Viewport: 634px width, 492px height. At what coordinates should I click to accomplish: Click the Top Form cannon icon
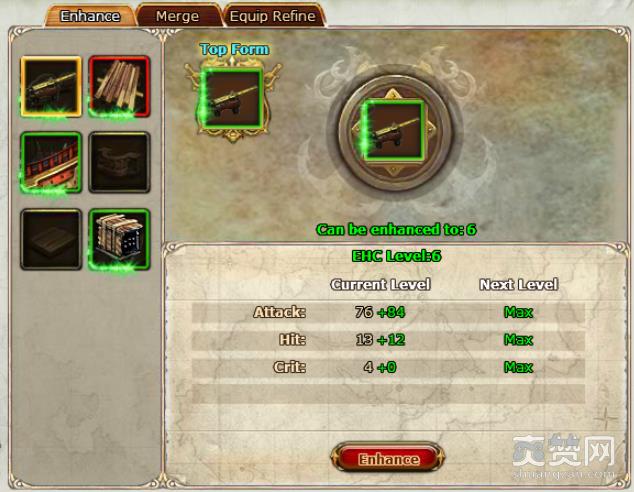pyautogui.click(x=231, y=98)
